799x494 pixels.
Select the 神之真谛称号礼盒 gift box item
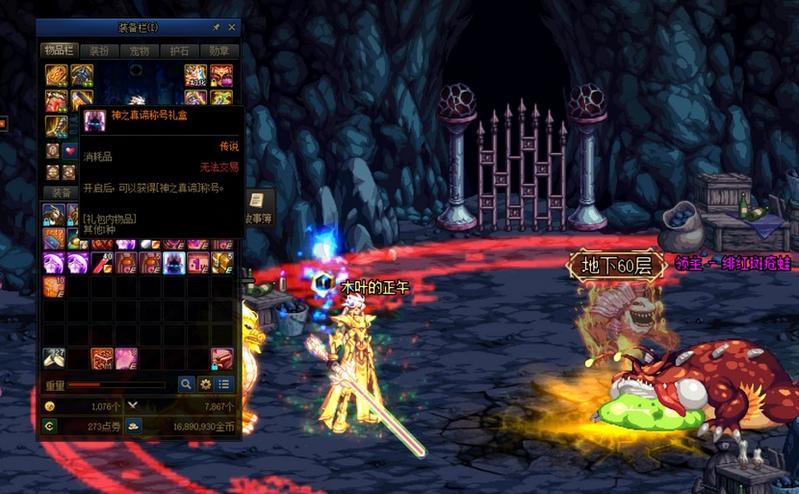click(x=173, y=263)
